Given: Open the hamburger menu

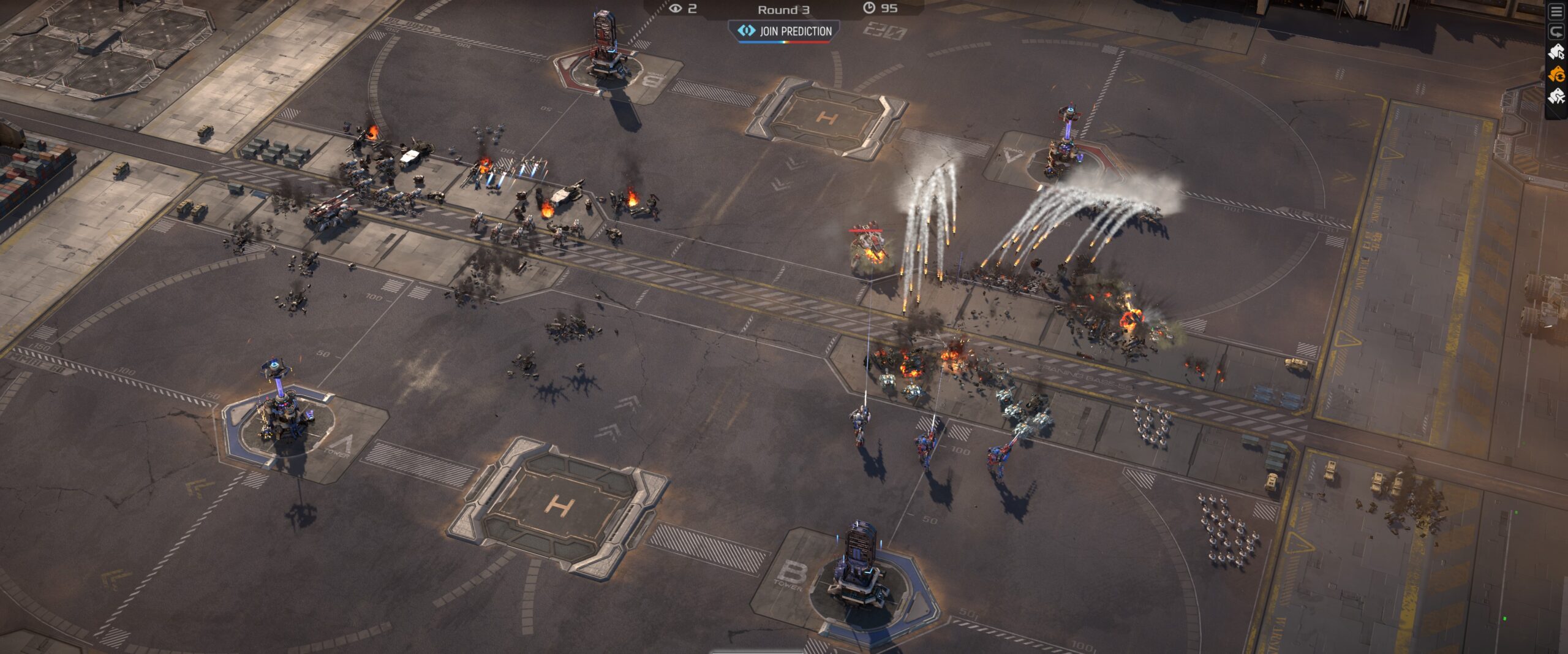Looking at the screenshot, I should [1556, 12].
